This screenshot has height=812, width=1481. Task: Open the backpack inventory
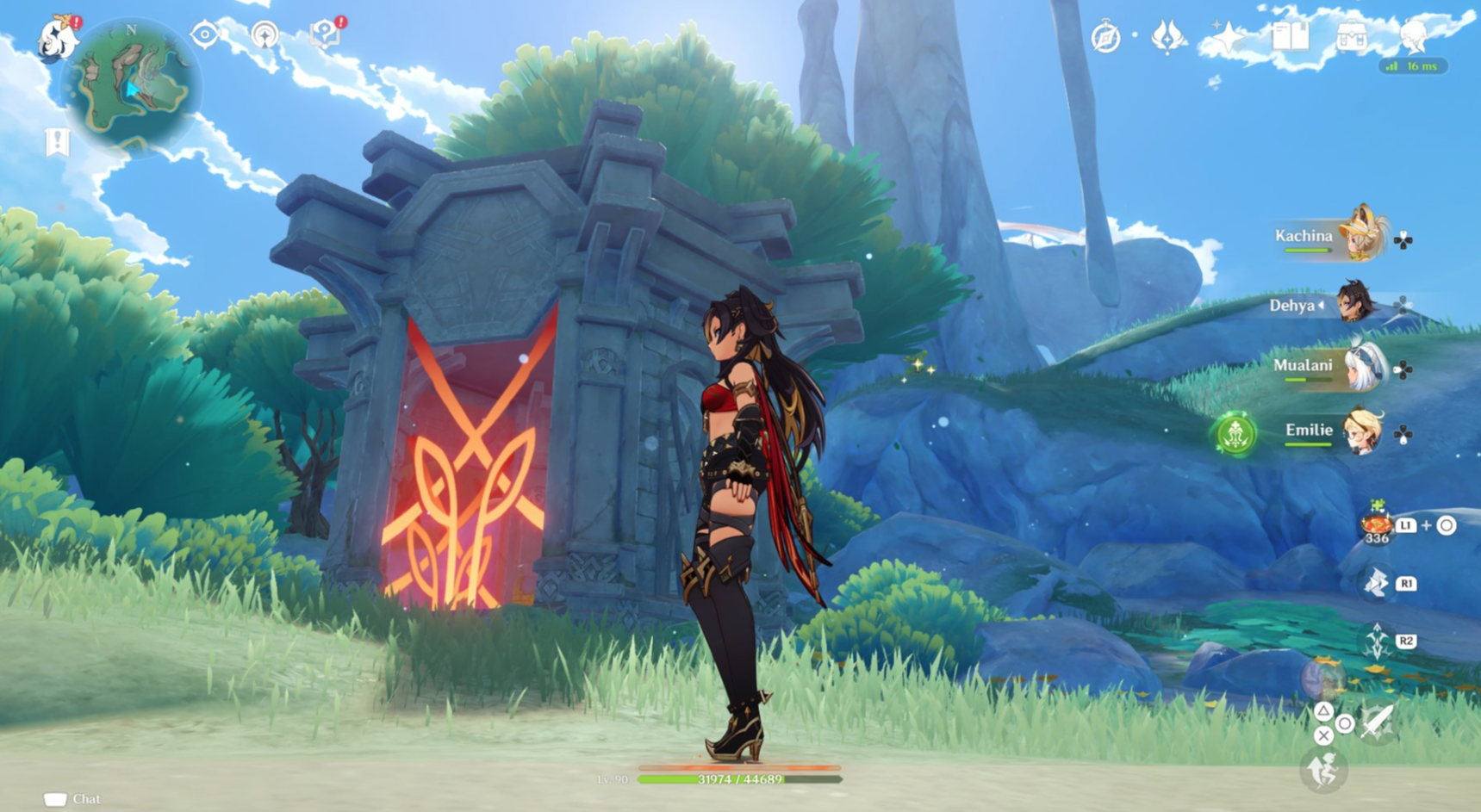pos(1352,37)
